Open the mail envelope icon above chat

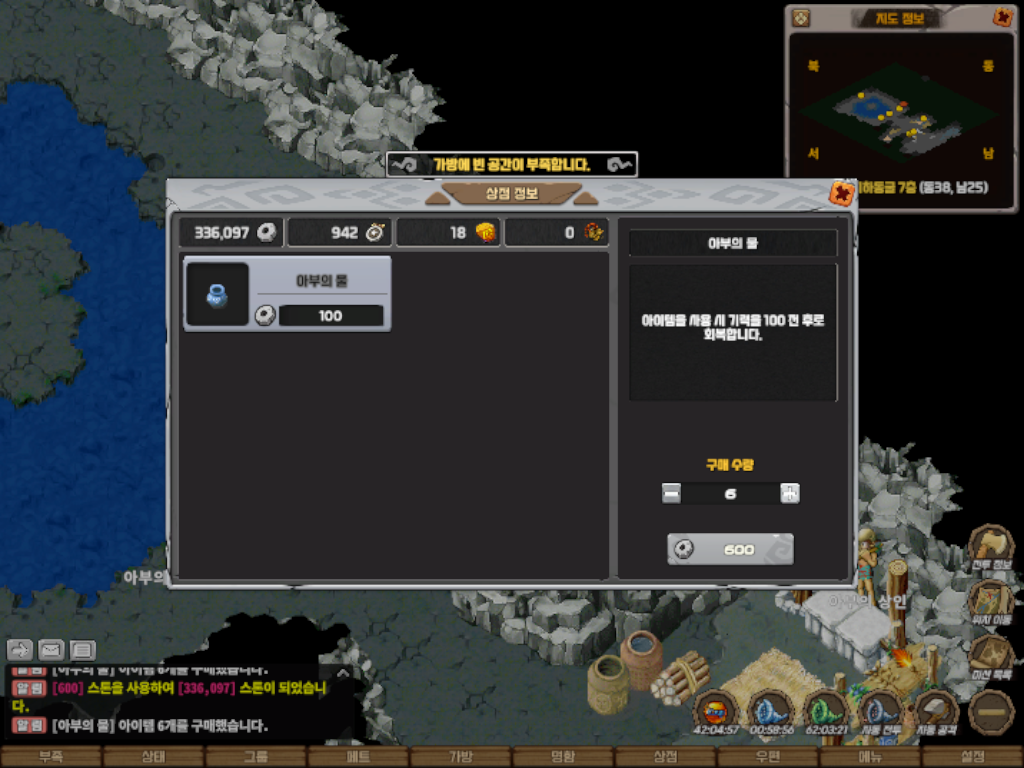click(50, 650)
